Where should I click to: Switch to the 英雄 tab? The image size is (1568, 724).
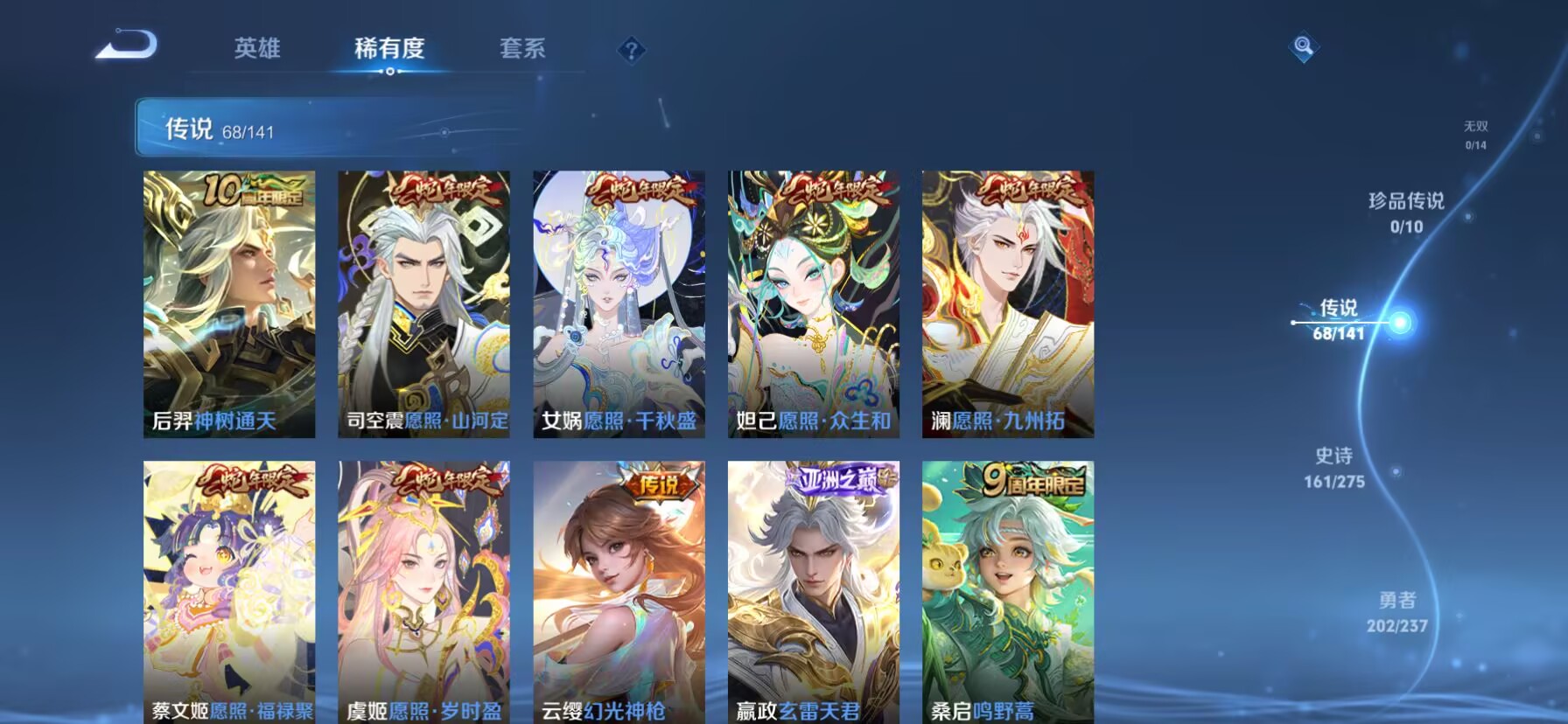pos(256,50)
